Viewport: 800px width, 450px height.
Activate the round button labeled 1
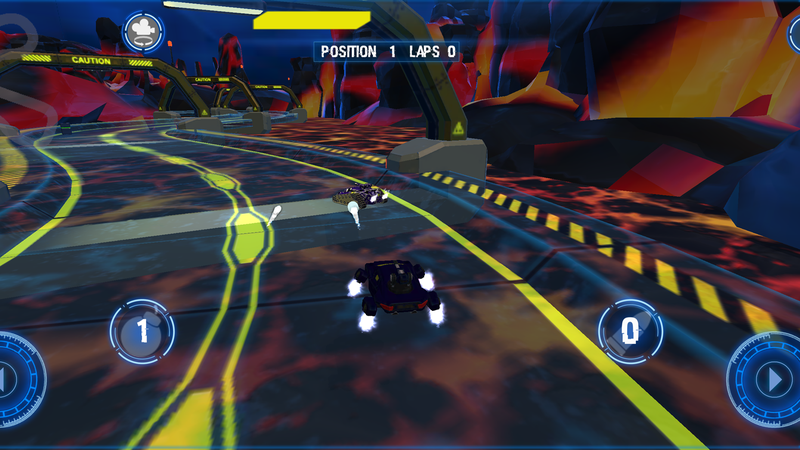coord(142,331)
